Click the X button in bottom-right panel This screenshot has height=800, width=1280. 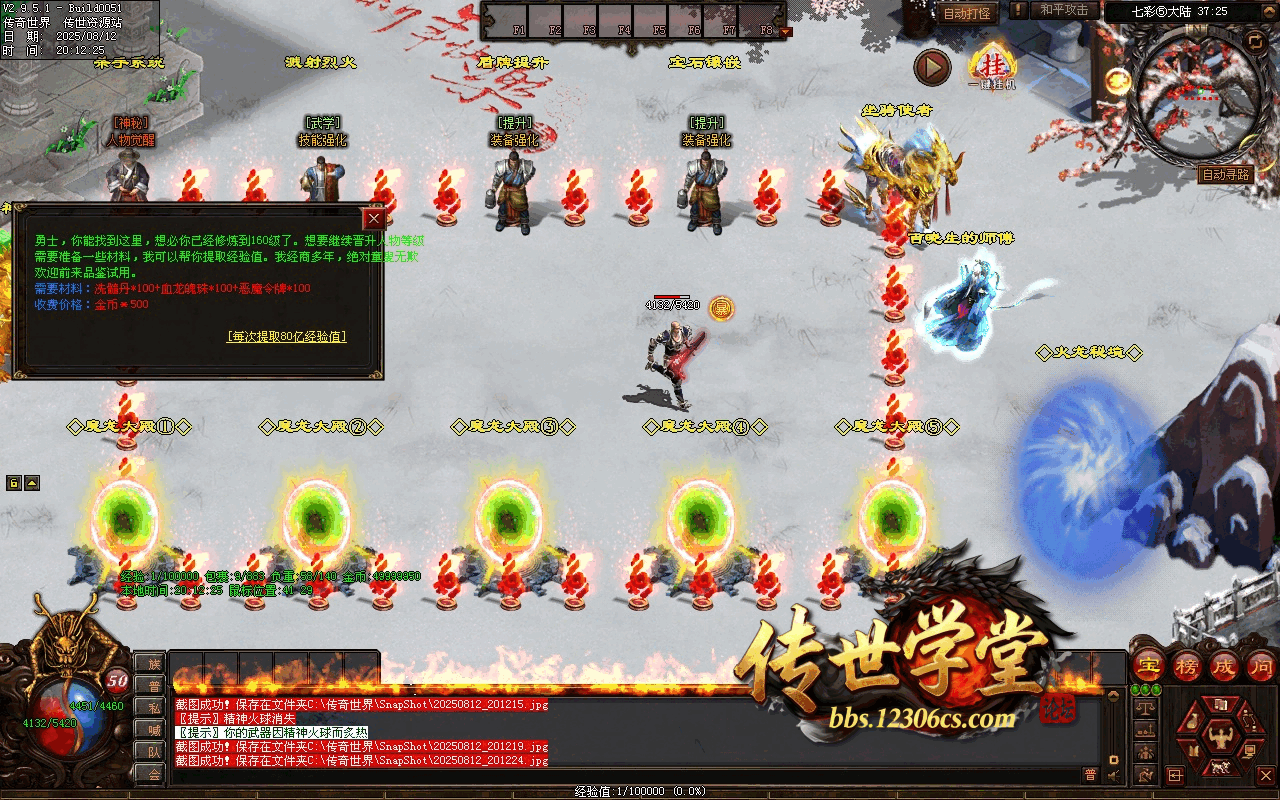[x=1265, y=775]
